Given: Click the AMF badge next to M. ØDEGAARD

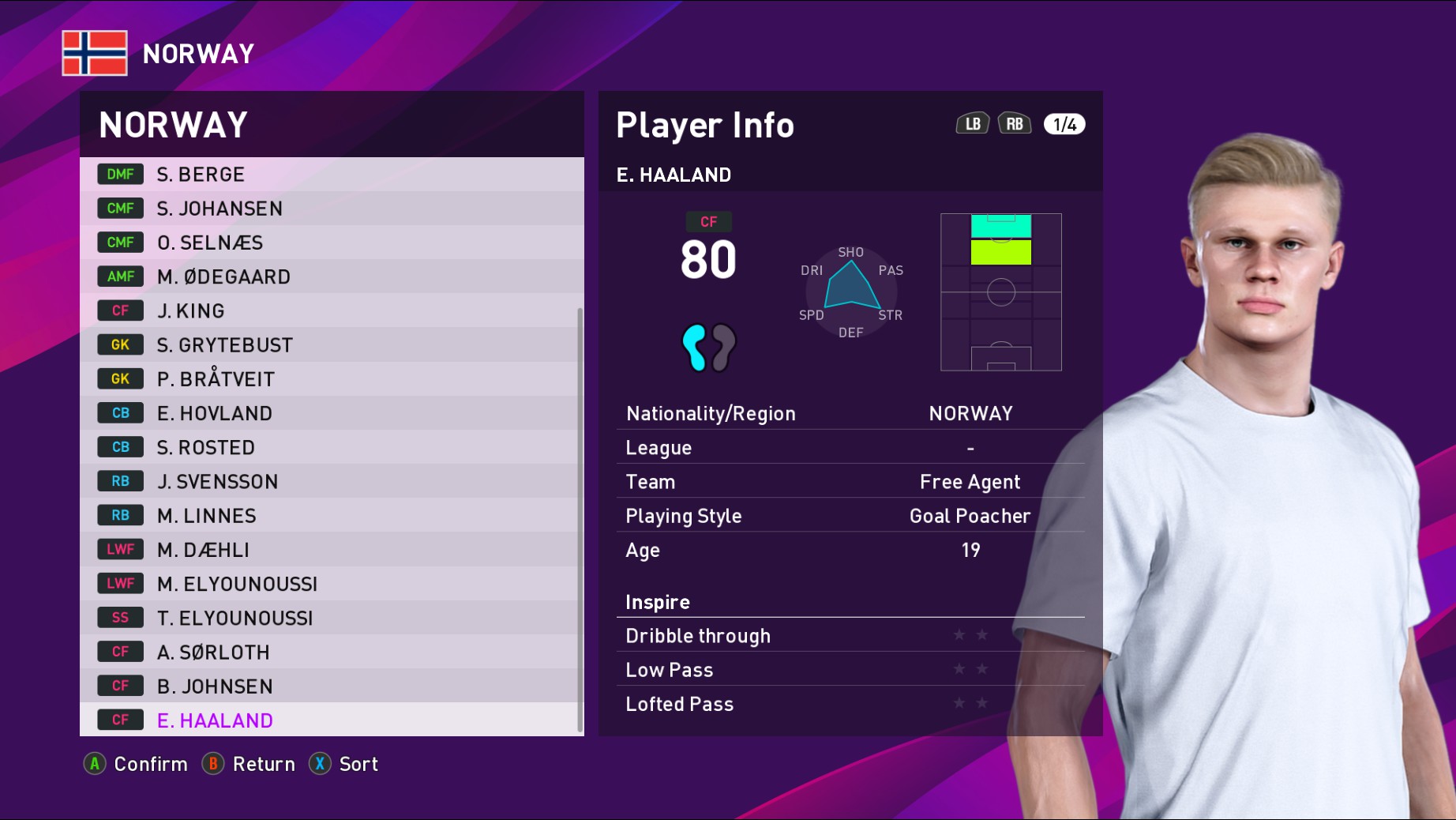Looking at the screenshot, I should [119, 276].
